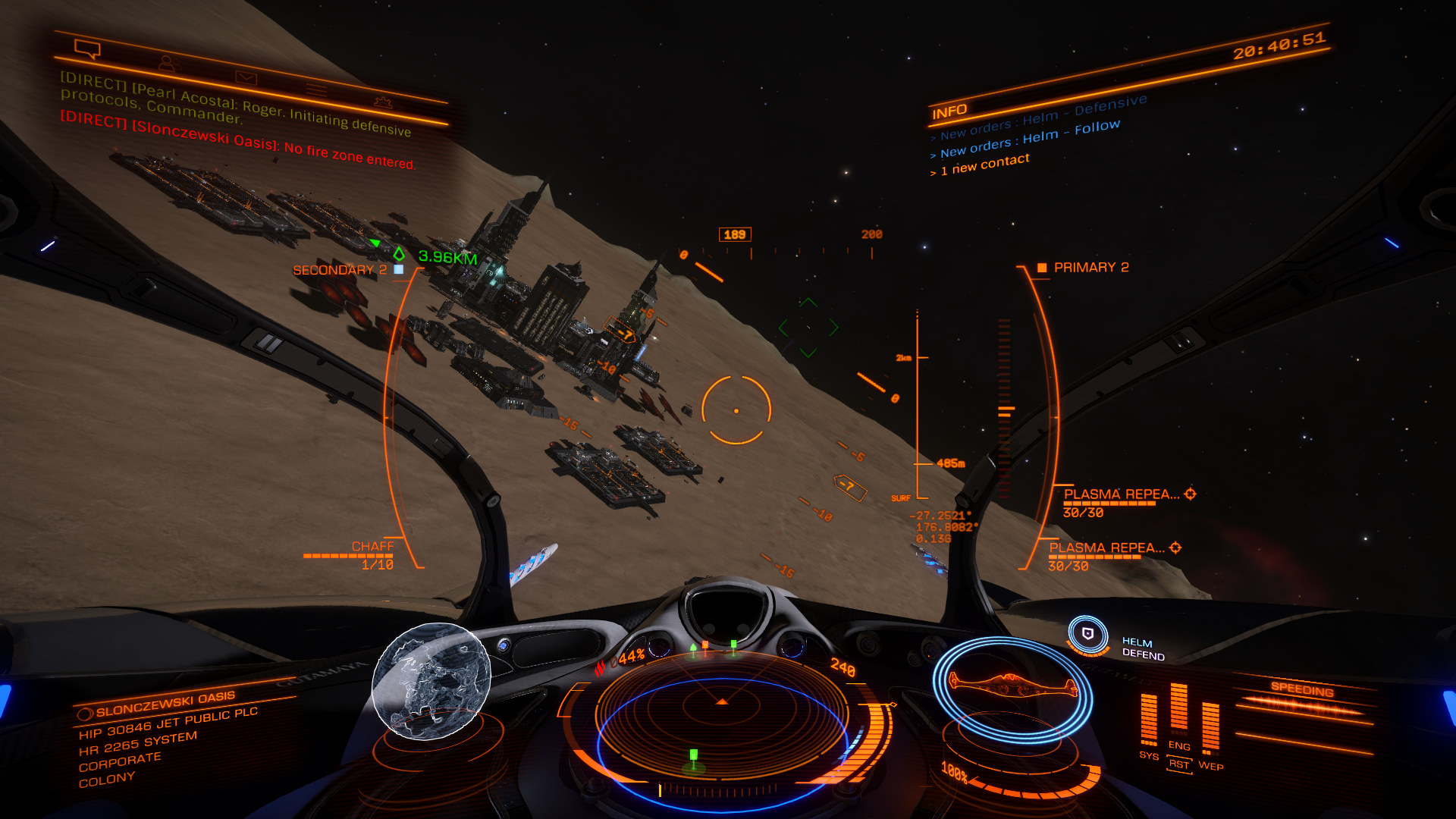
Task: Select the Helm Defend crew order icon
Action: pos(1087,634)
